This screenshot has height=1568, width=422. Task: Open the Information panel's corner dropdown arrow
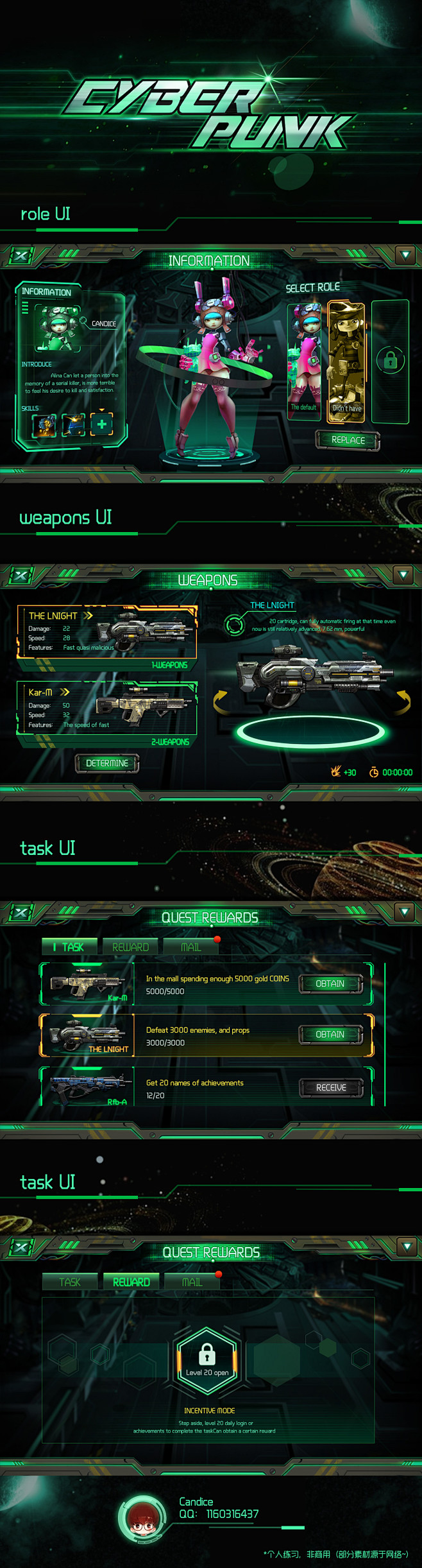coord(405,255)
